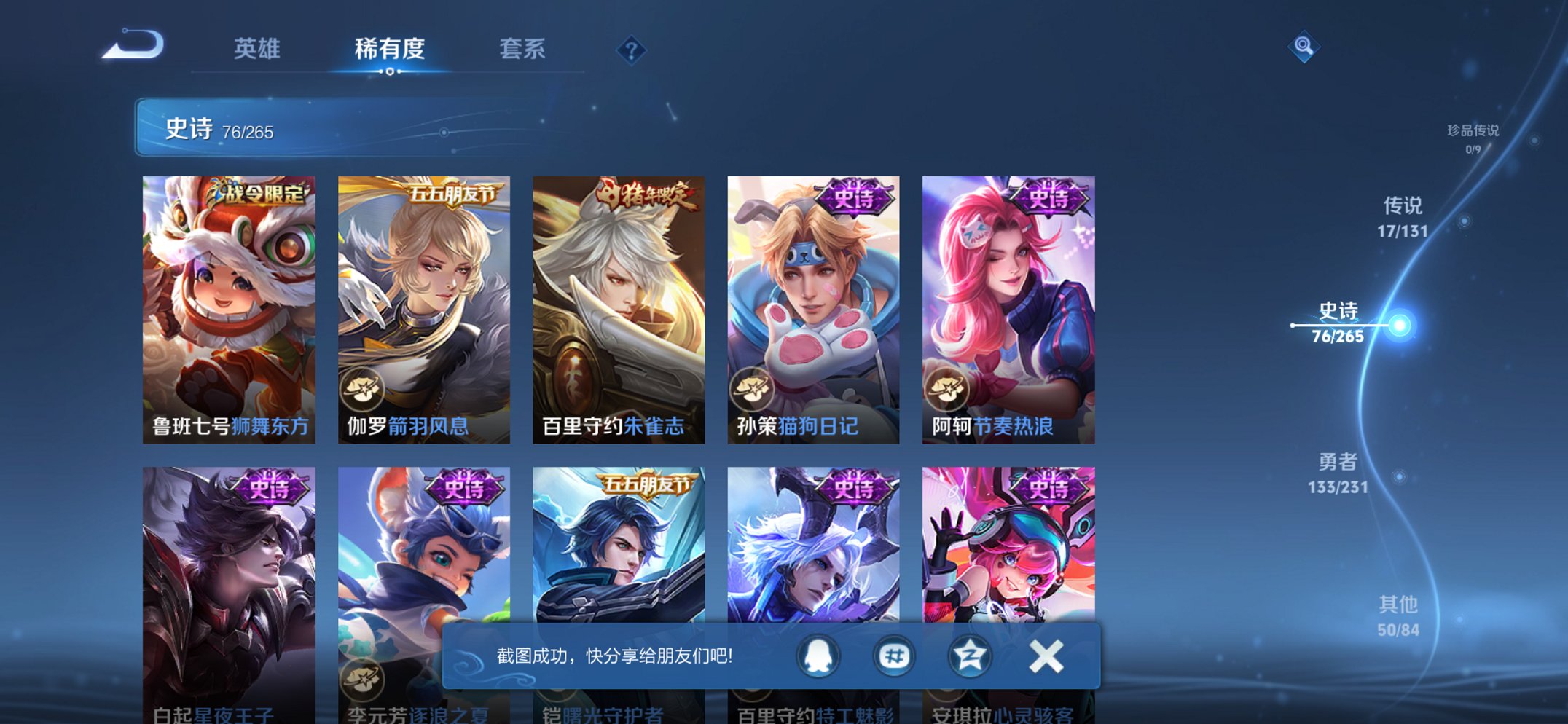This screenshot has height=724, width=1568.
Task: Tap the back arrow in the top left
Action: click(130, 48)
